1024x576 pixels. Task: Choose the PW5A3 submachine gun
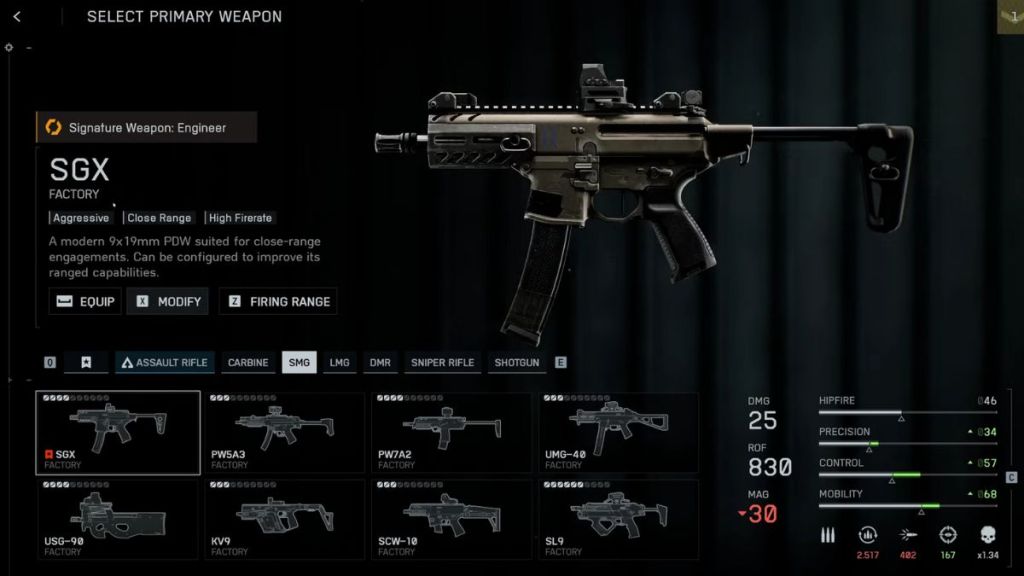[285, 432]
